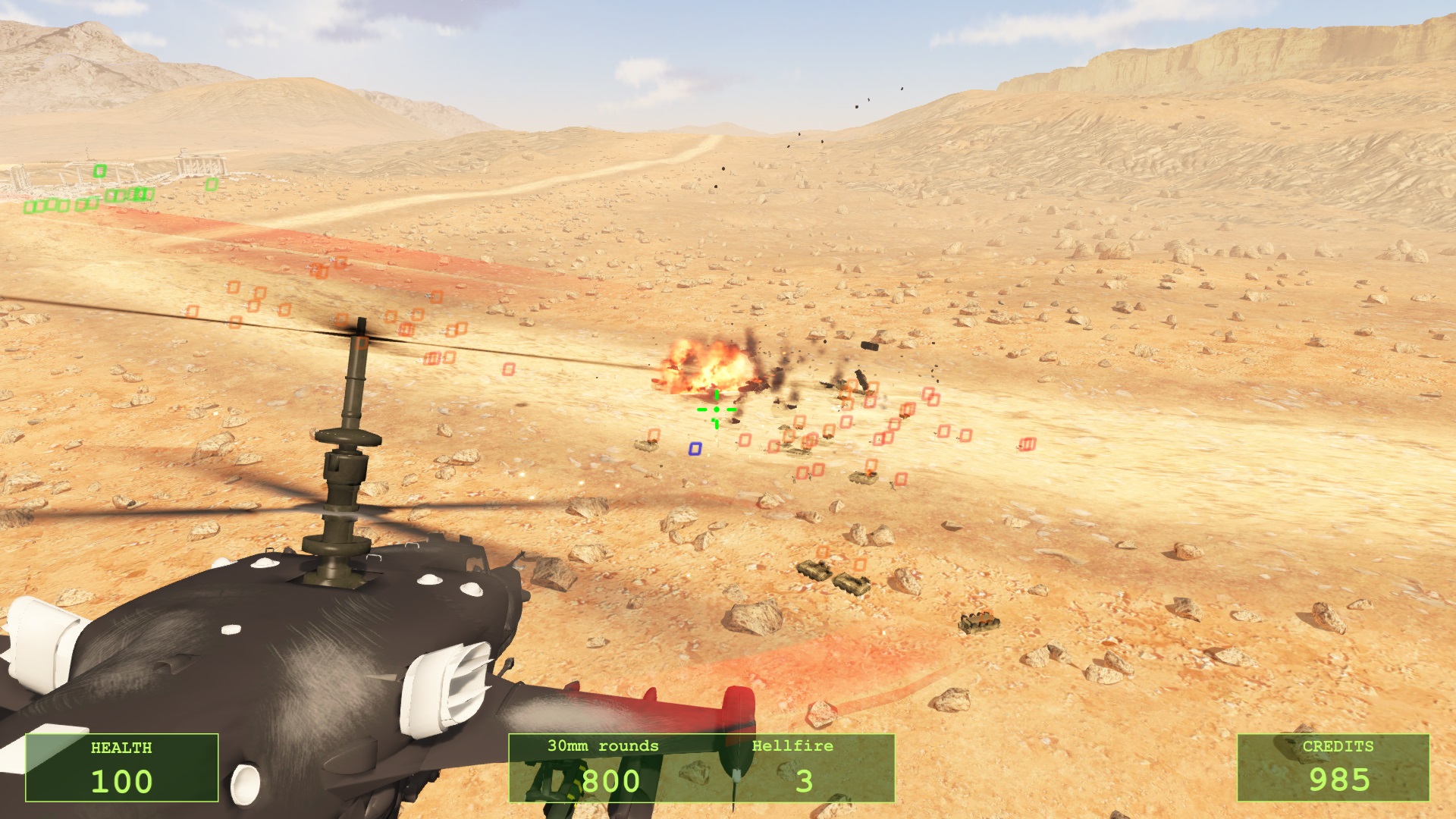
Task: Select the Hellfire missile weapon slot
Action: click(x=793, y=767)
